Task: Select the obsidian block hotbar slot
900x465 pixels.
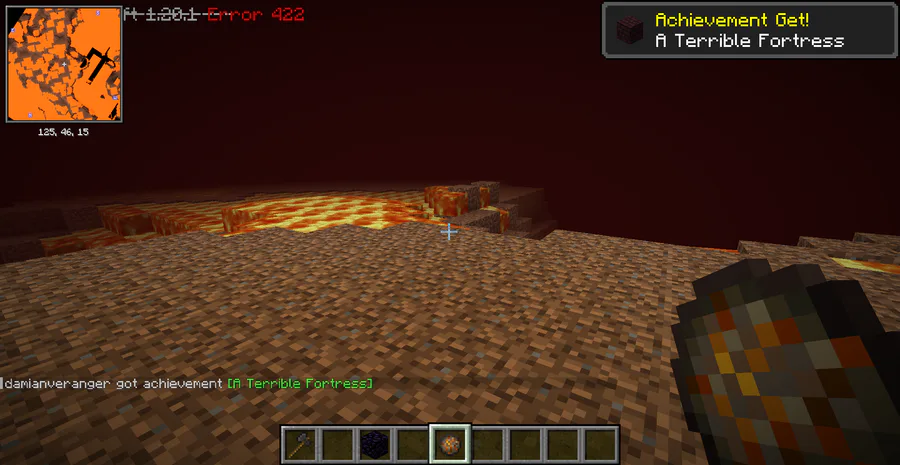Action: click(x=374, y=443)
